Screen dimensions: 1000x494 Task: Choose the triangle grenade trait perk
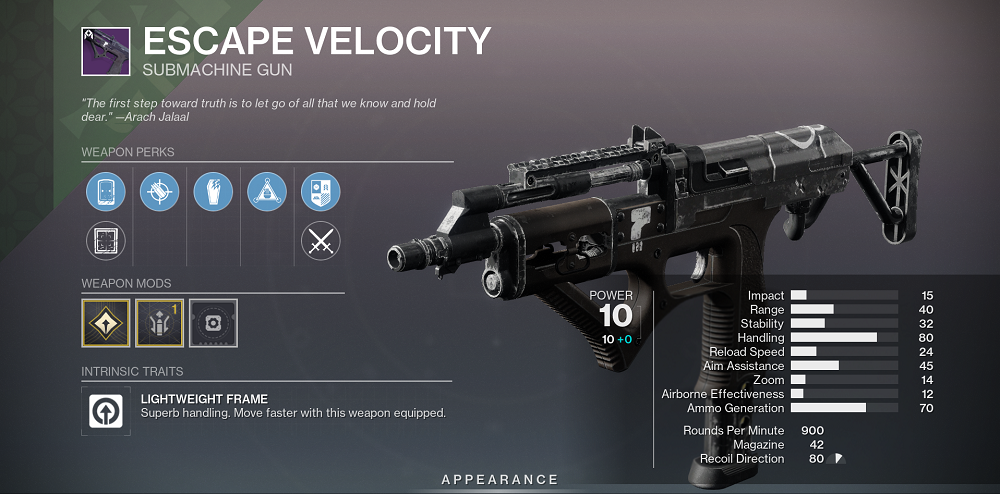click(x=267, y=192)
